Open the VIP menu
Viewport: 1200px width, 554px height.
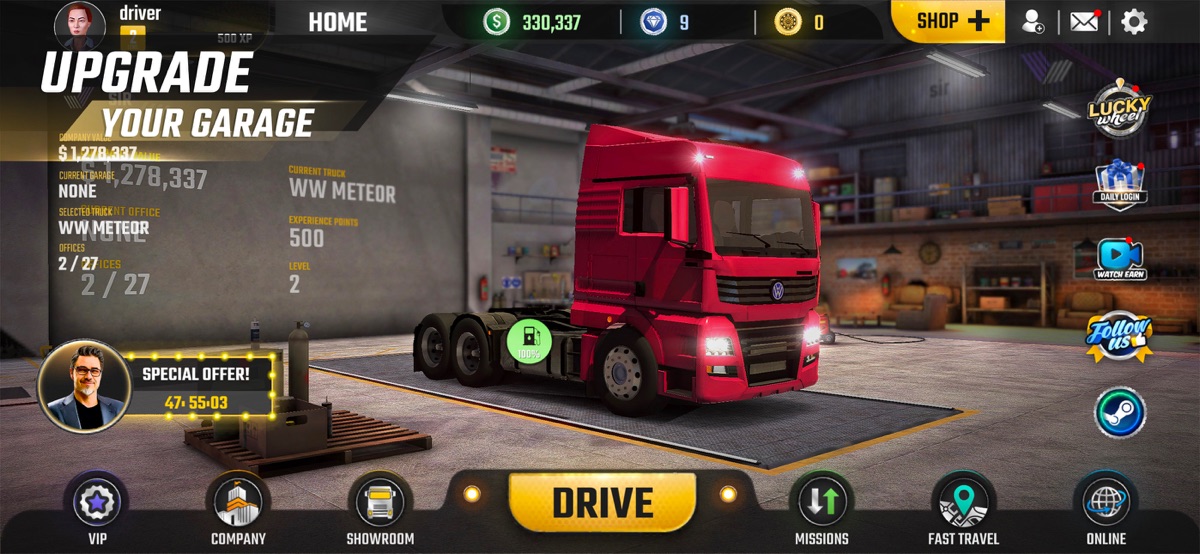coord(97,503)
